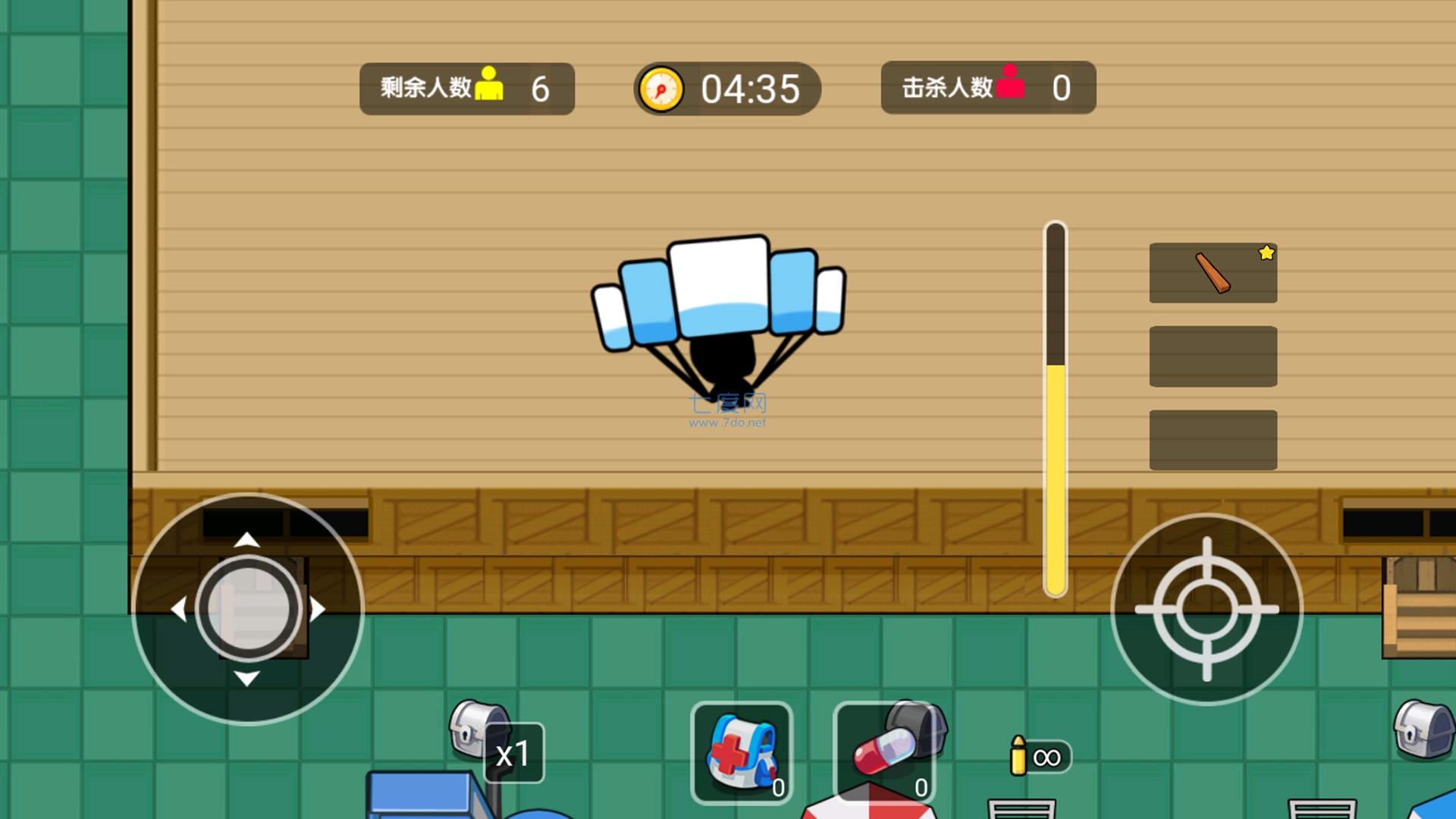Screen dimensions: 1456x819
Task: Select the bottom empty weapon slot
Action: [x=1213, y=440]
